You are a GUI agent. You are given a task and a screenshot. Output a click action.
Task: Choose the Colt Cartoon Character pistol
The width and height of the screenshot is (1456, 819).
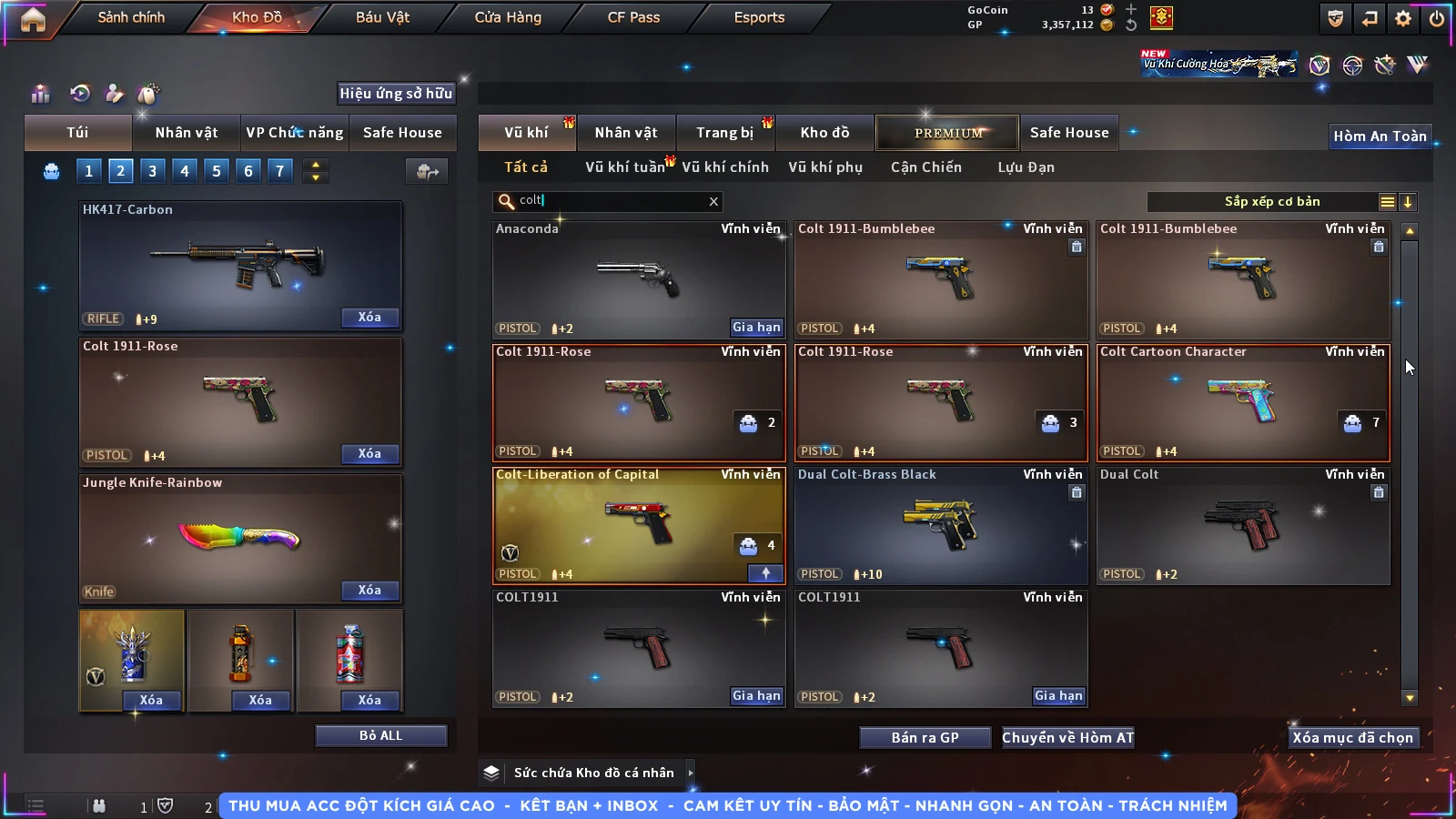pos(1243,402)
